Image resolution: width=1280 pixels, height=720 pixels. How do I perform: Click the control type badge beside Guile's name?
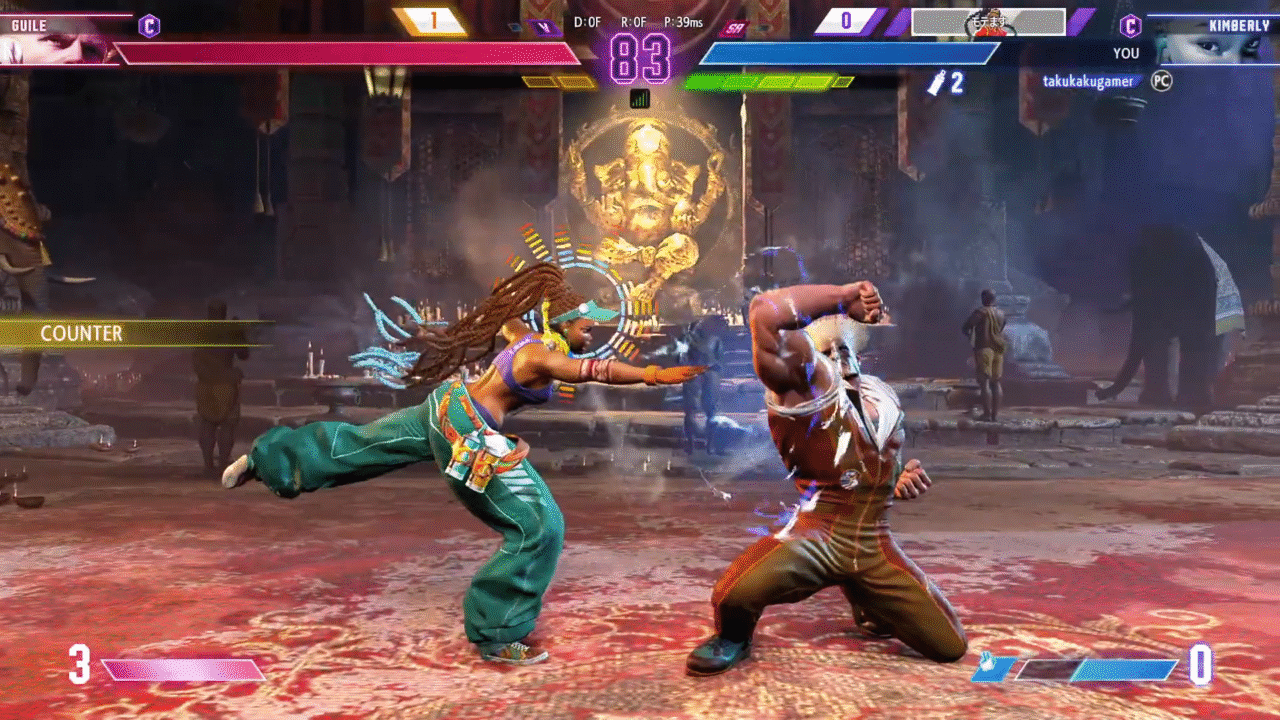(x=149, y=26)
